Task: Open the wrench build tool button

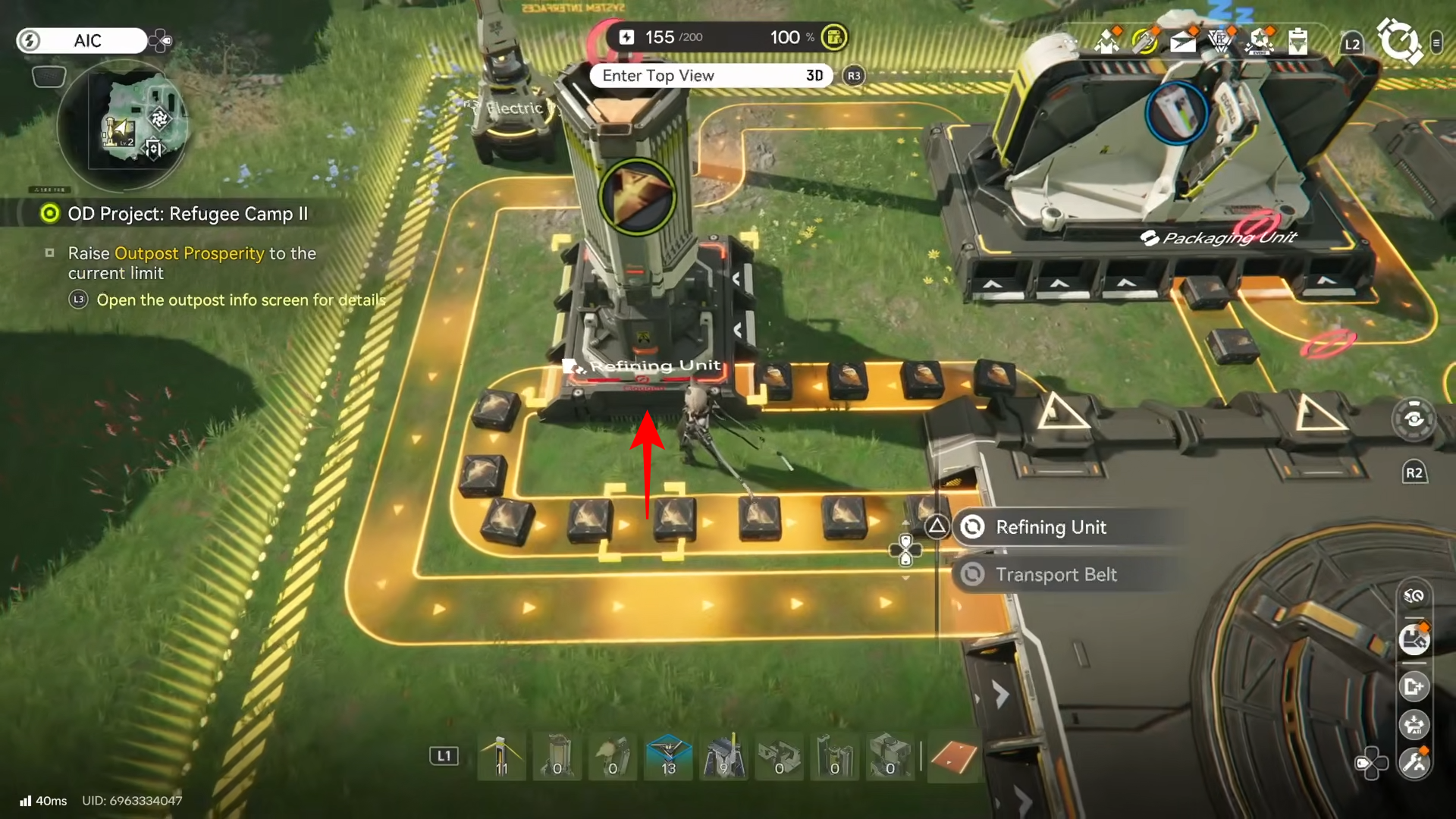Action: (1414, 762)
